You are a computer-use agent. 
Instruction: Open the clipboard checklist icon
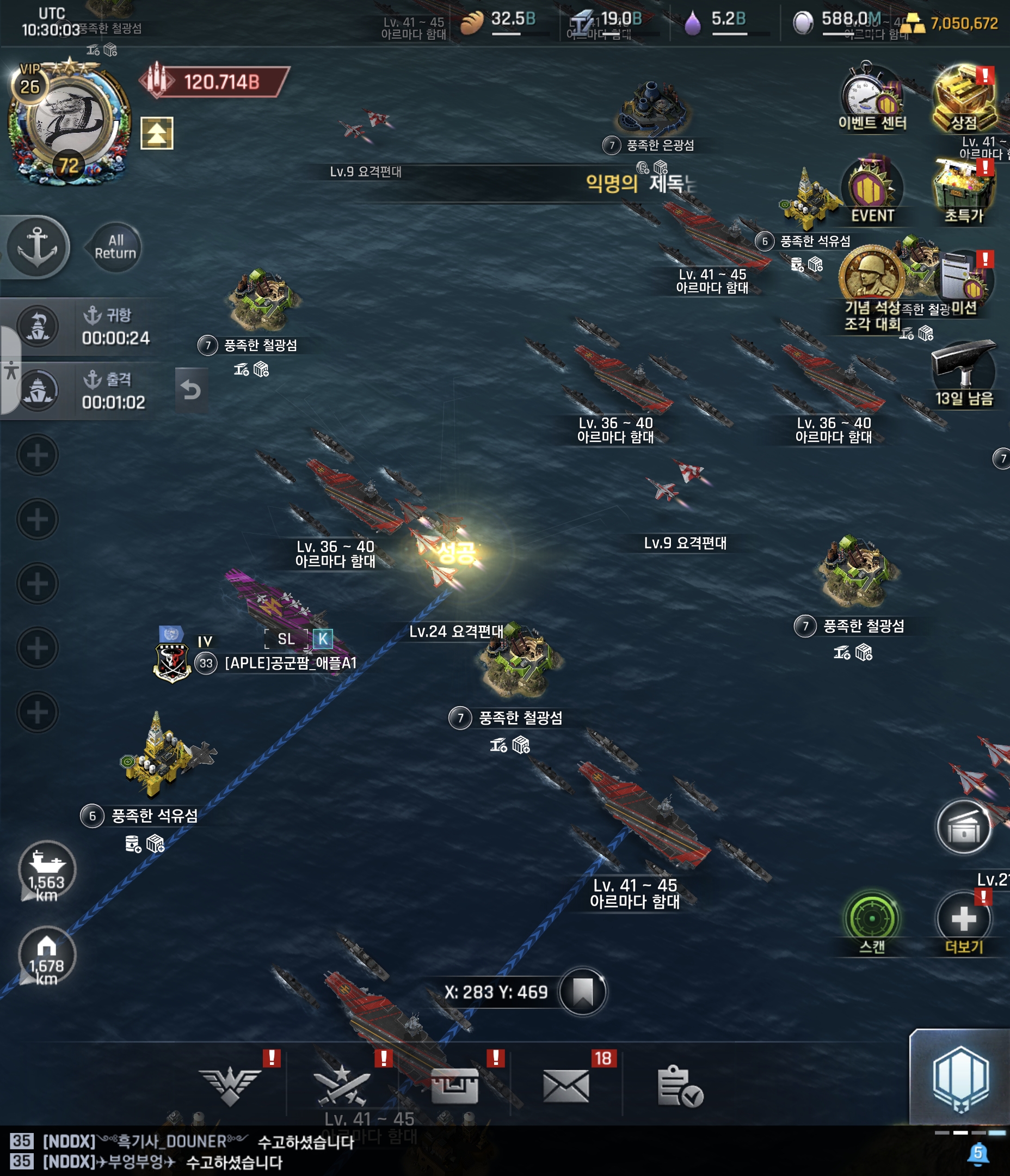[x=679, y=1085]
